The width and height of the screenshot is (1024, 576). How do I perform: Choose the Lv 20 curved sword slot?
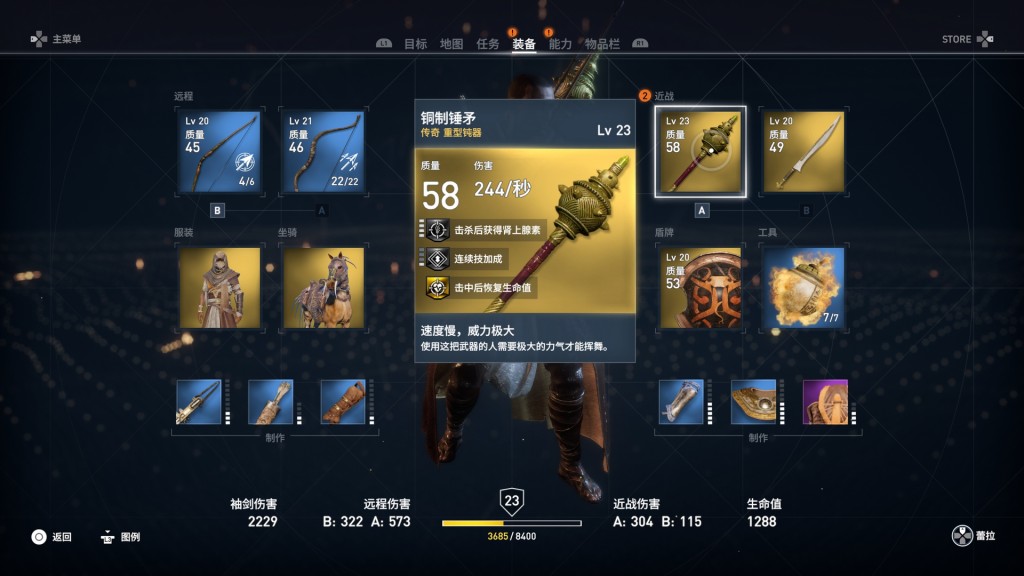(x=803, y=152)
